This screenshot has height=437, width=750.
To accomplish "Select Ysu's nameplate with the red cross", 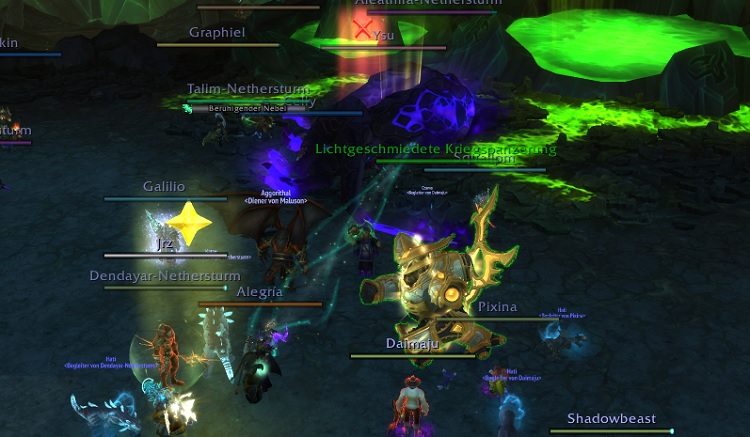I will (383, 36).
